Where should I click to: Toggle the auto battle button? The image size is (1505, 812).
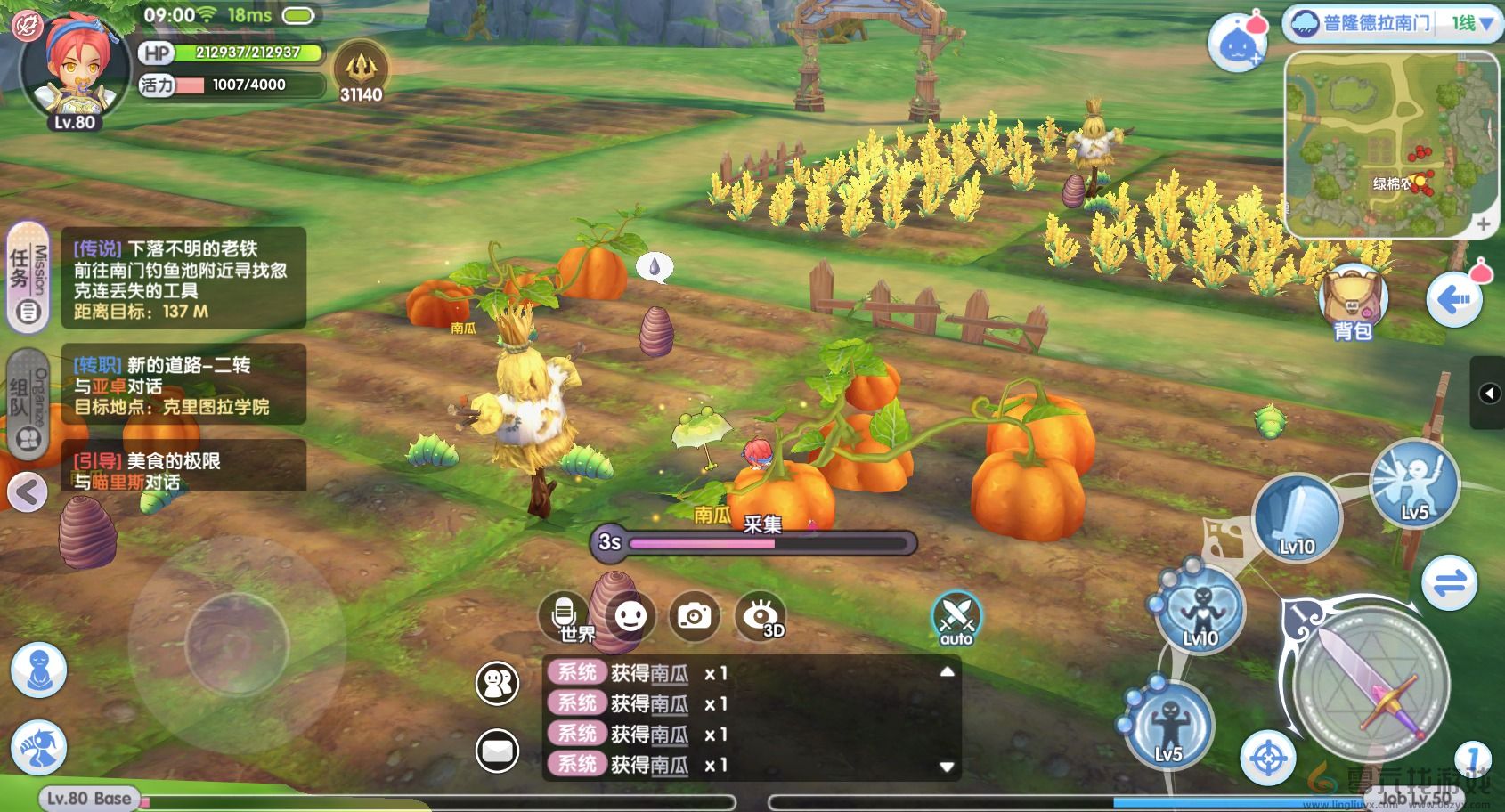(956, 618)
